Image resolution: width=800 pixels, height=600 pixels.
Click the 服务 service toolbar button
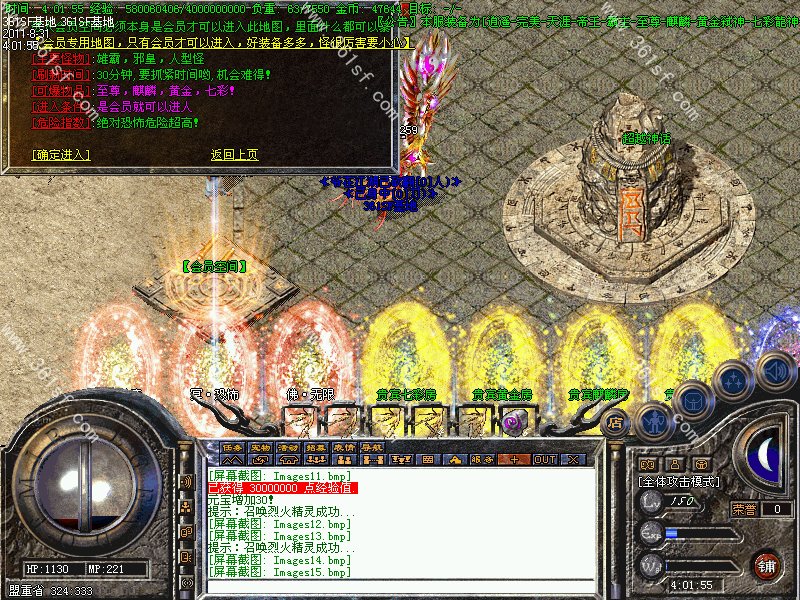(x=482, y=460)
